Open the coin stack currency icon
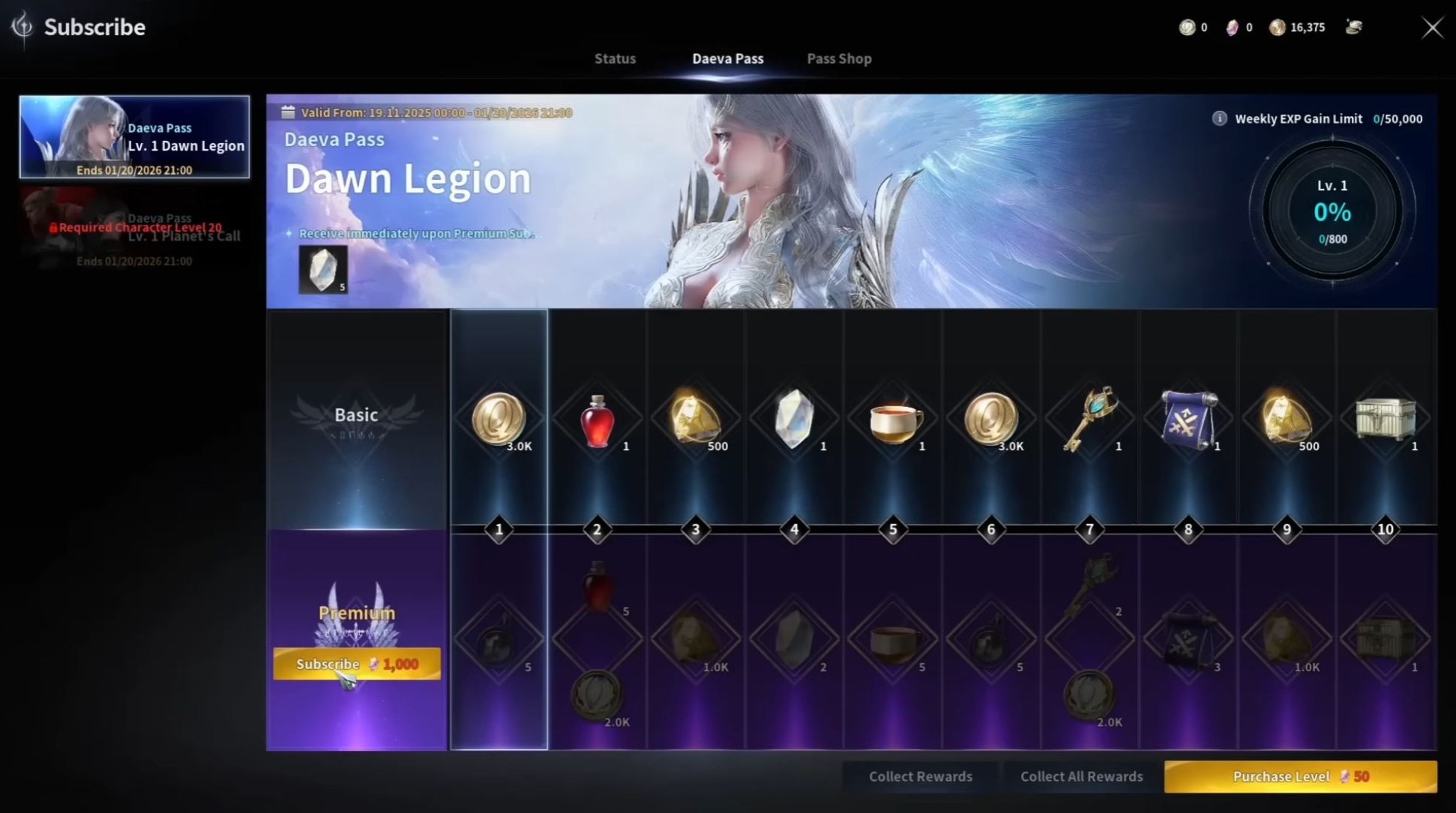The height and width of the screenshot is (813, 1456). point(1353,28)
